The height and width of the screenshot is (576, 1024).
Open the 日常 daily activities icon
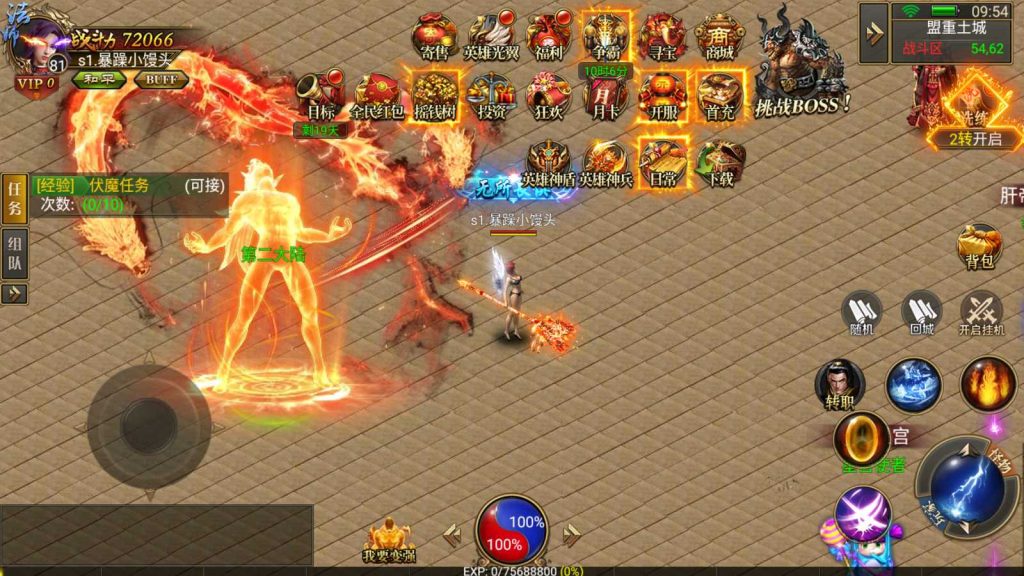coord(662,162)
